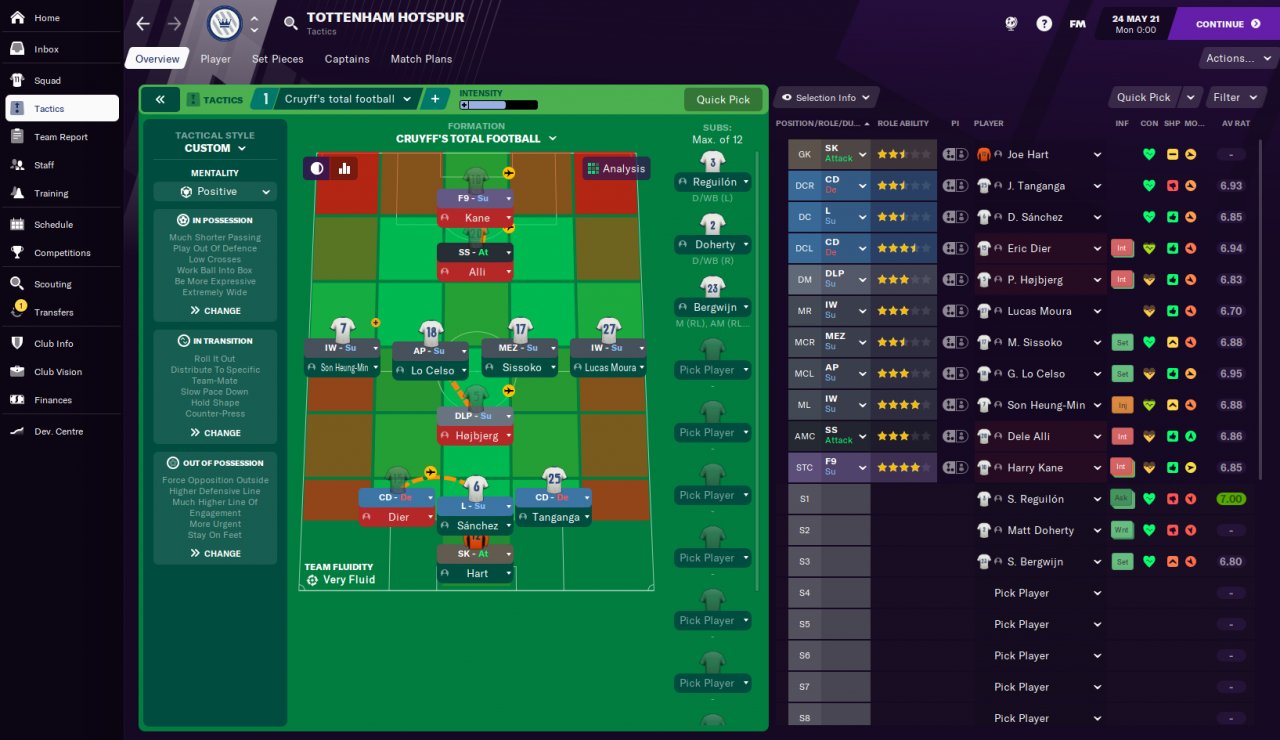
Task: Click the green Quick Pick button
Action: coord(723,100)
